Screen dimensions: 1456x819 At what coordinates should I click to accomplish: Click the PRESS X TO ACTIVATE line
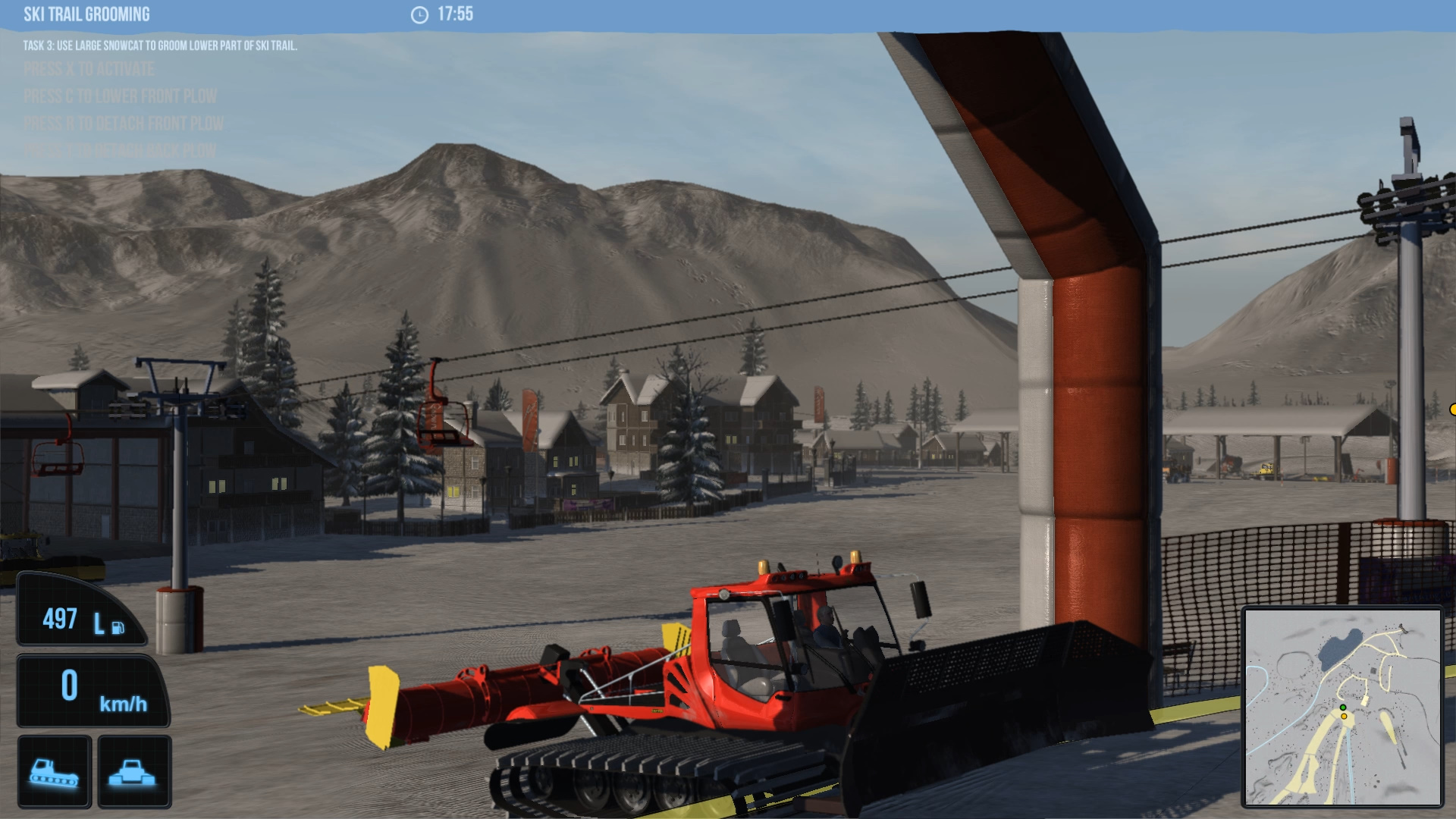tap(89, 70)
